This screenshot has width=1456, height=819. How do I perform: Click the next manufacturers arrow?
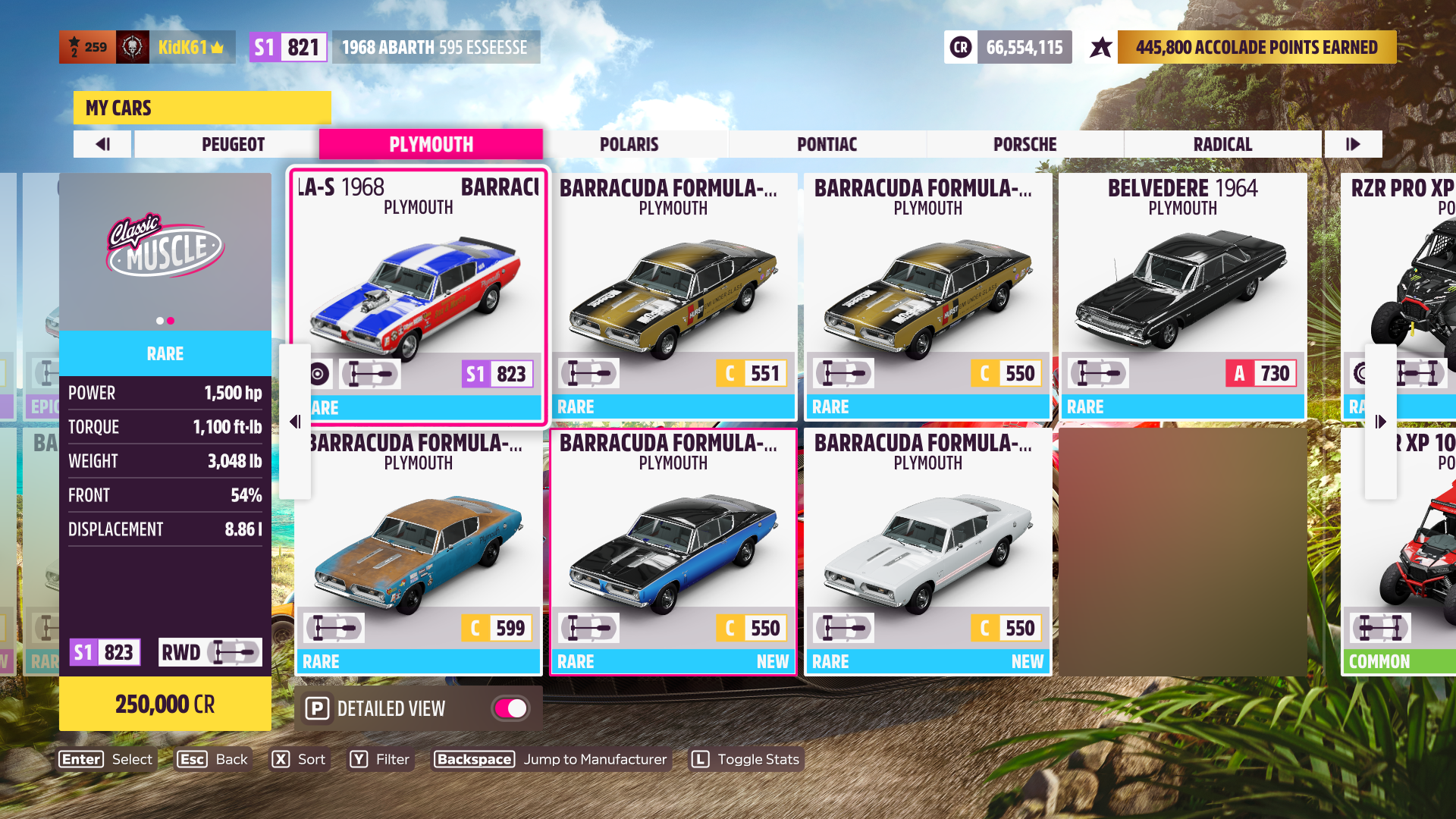pyautogui.click(x=1353, y=144)
